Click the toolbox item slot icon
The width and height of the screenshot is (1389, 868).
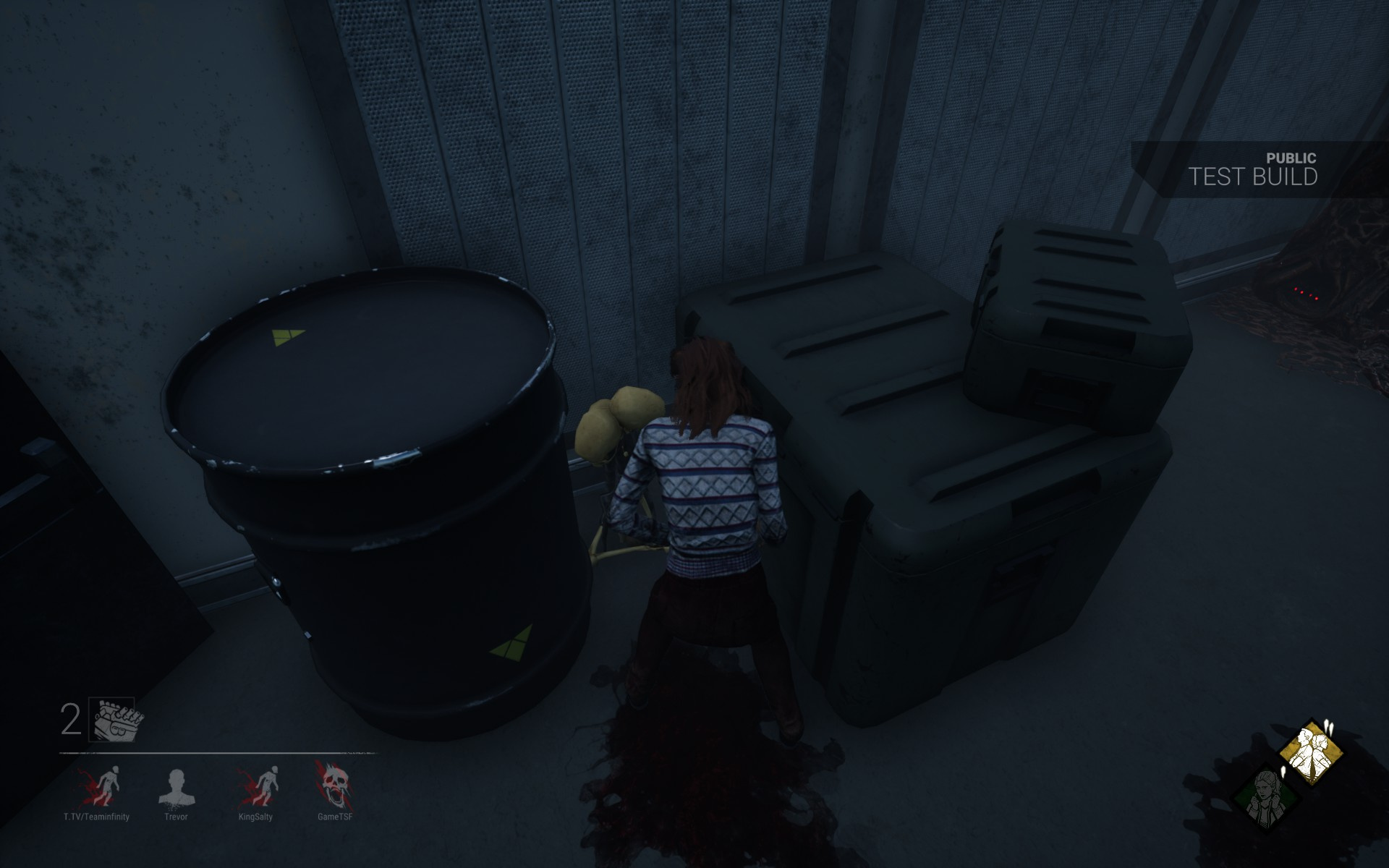pos(112,720)
